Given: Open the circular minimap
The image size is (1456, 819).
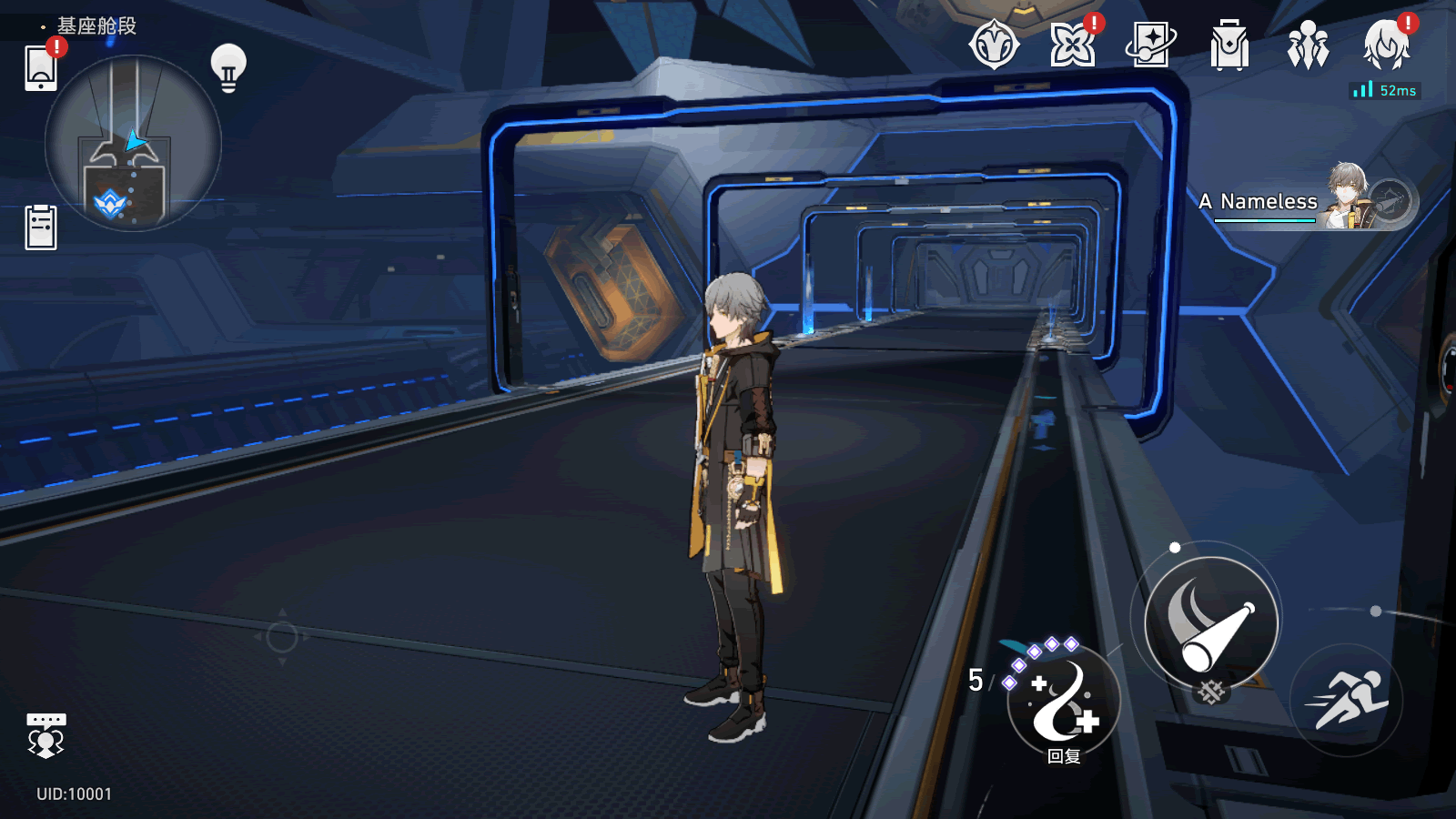Looking at the screenshot, I should click(x=133, y=144).
